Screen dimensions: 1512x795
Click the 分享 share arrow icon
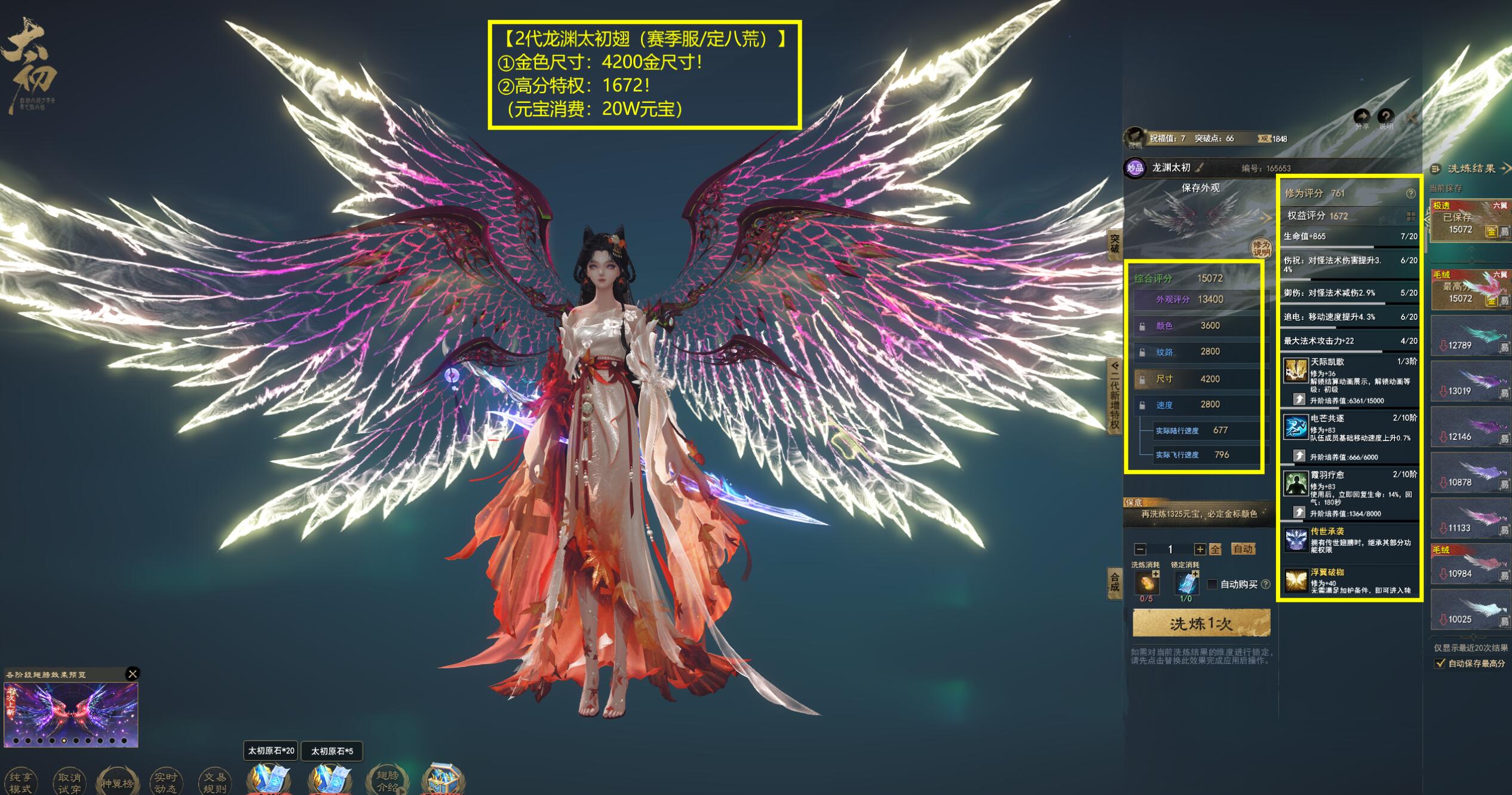click(1361, 117)
